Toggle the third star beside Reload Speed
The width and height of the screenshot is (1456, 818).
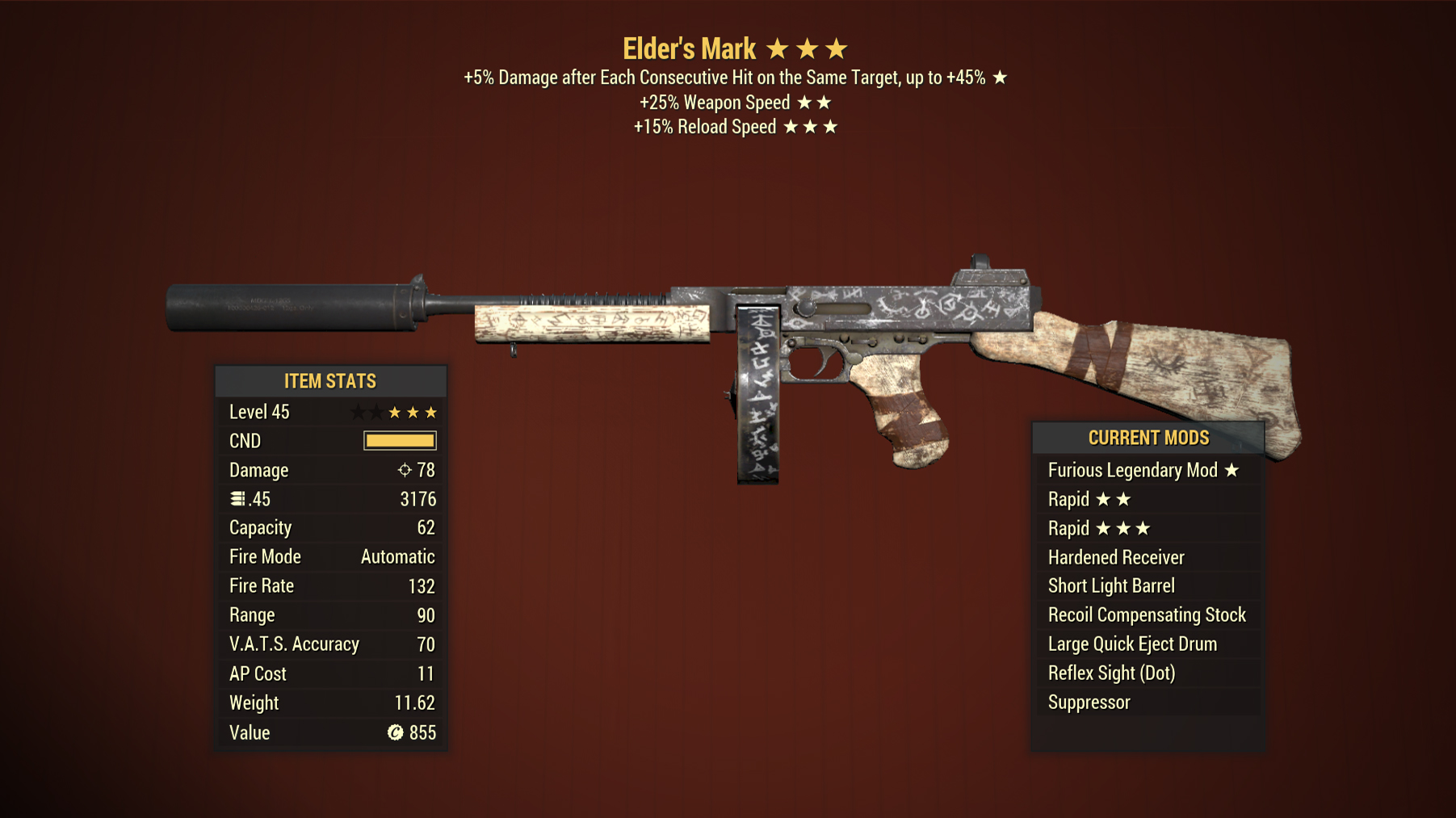click(x=831, y=126)
